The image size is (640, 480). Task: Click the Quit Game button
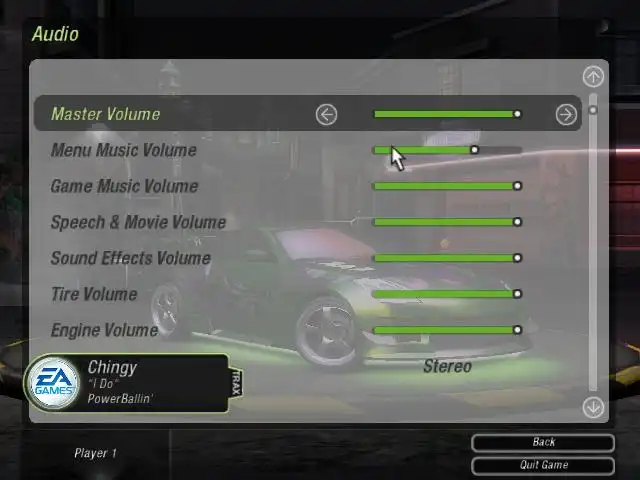tap(543, 465)
